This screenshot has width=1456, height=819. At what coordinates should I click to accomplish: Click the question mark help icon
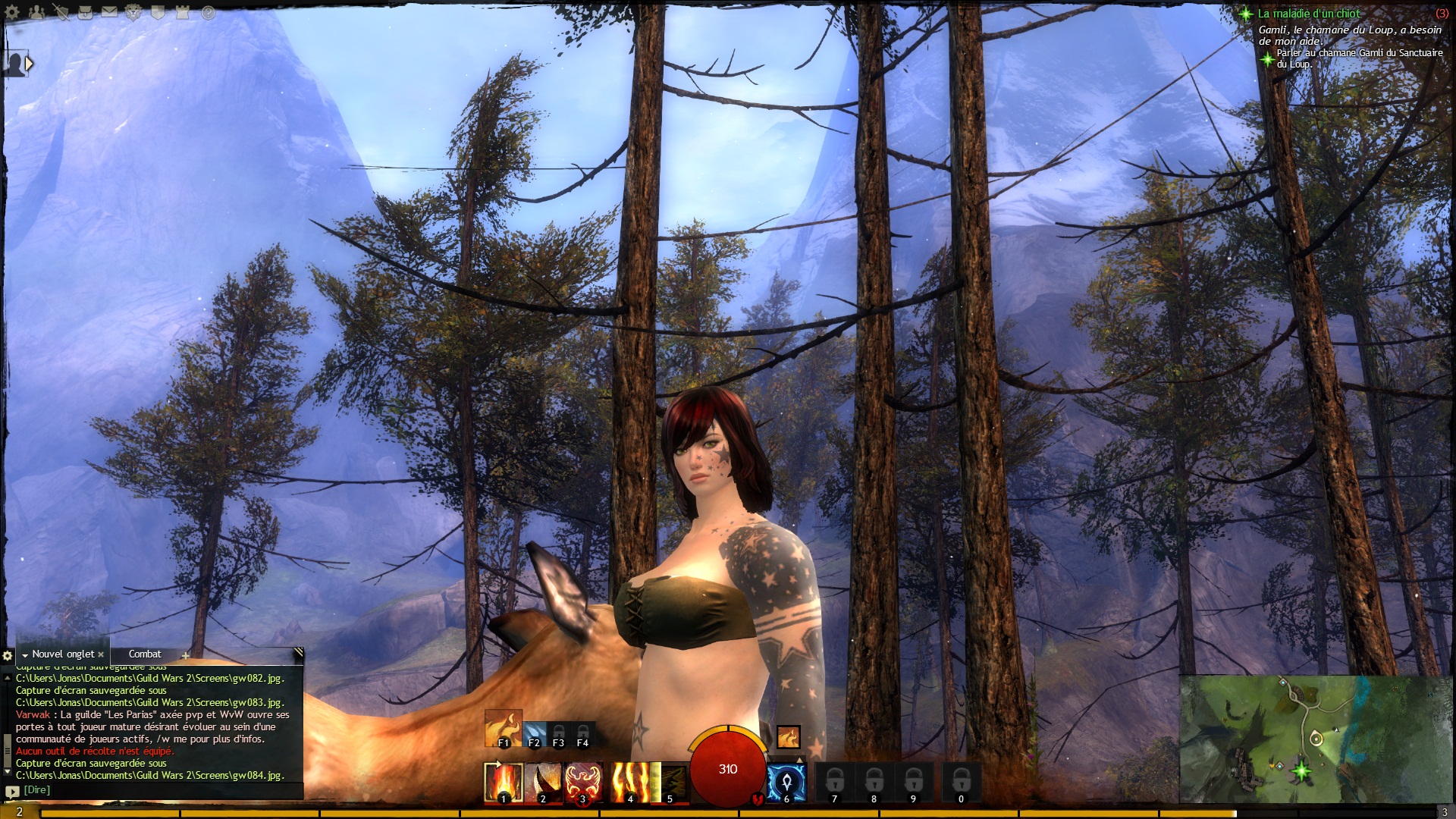[209, 13]
